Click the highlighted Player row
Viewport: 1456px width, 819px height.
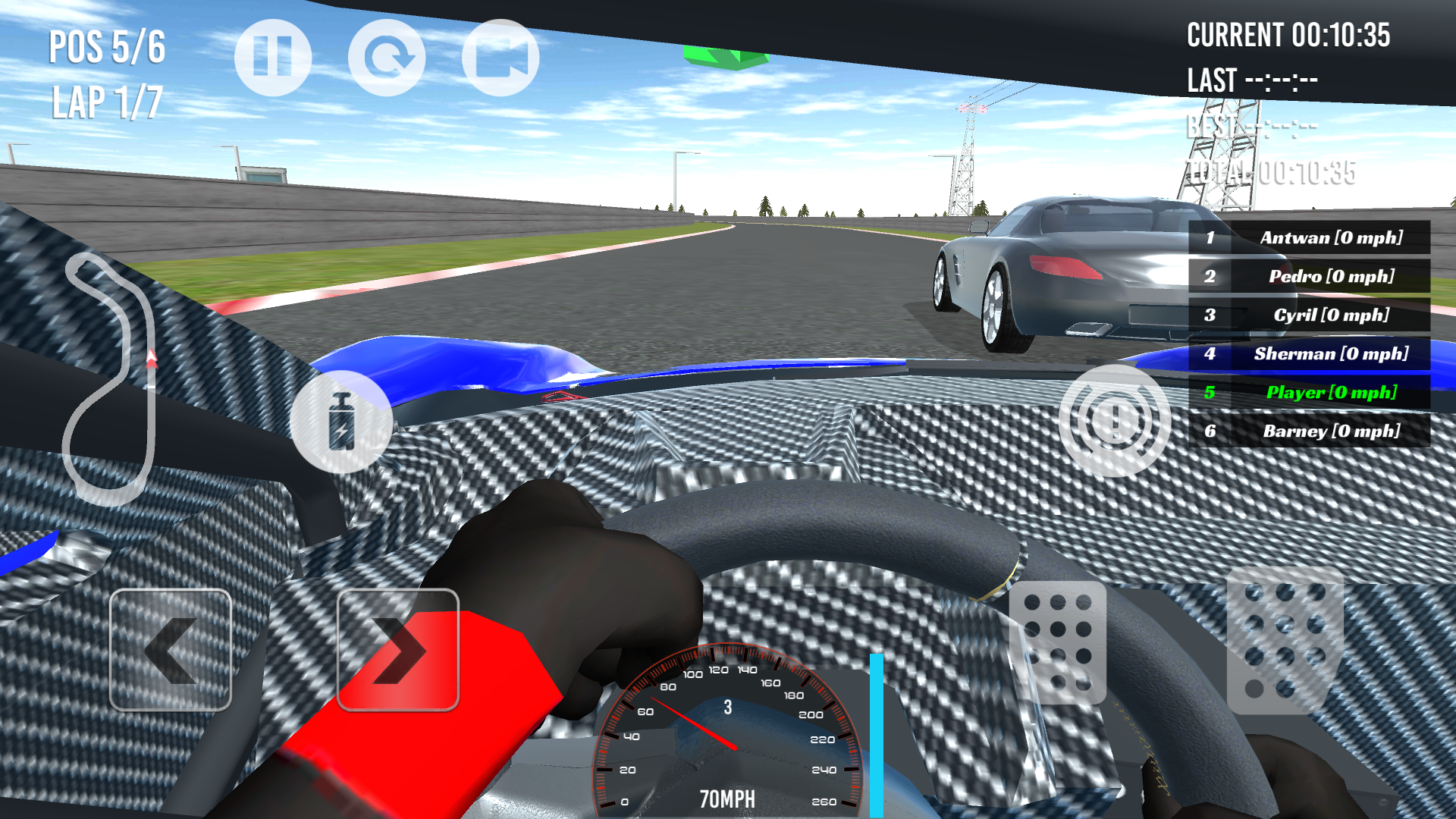(x=1310, y=392)
